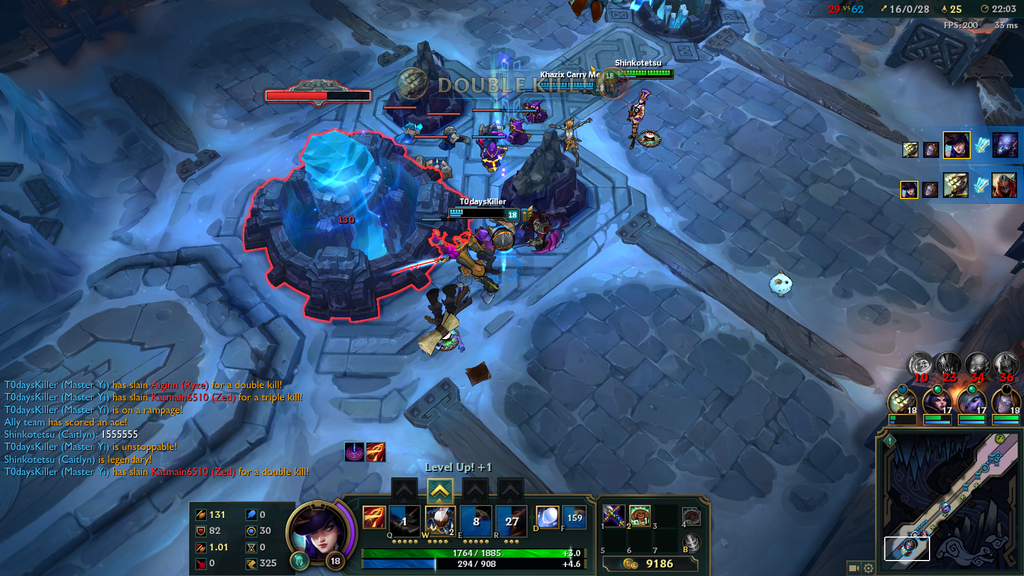1024x576 pixels.
Task: Select the crossed-blades item in slot 1
Action: coord(614,516)
